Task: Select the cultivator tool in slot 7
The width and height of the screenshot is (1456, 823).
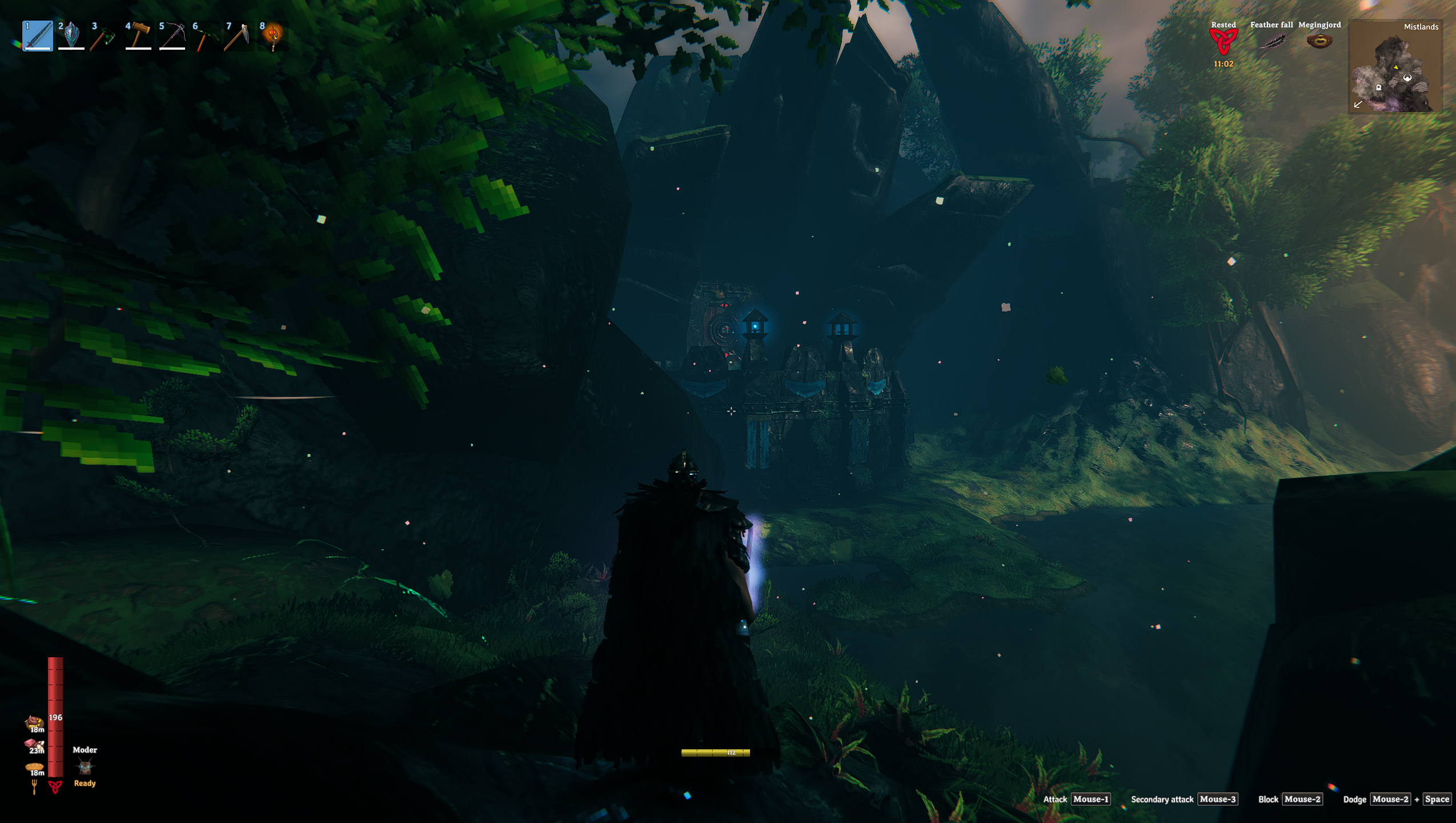Action: pyautogui.click(x=239, y=36)
